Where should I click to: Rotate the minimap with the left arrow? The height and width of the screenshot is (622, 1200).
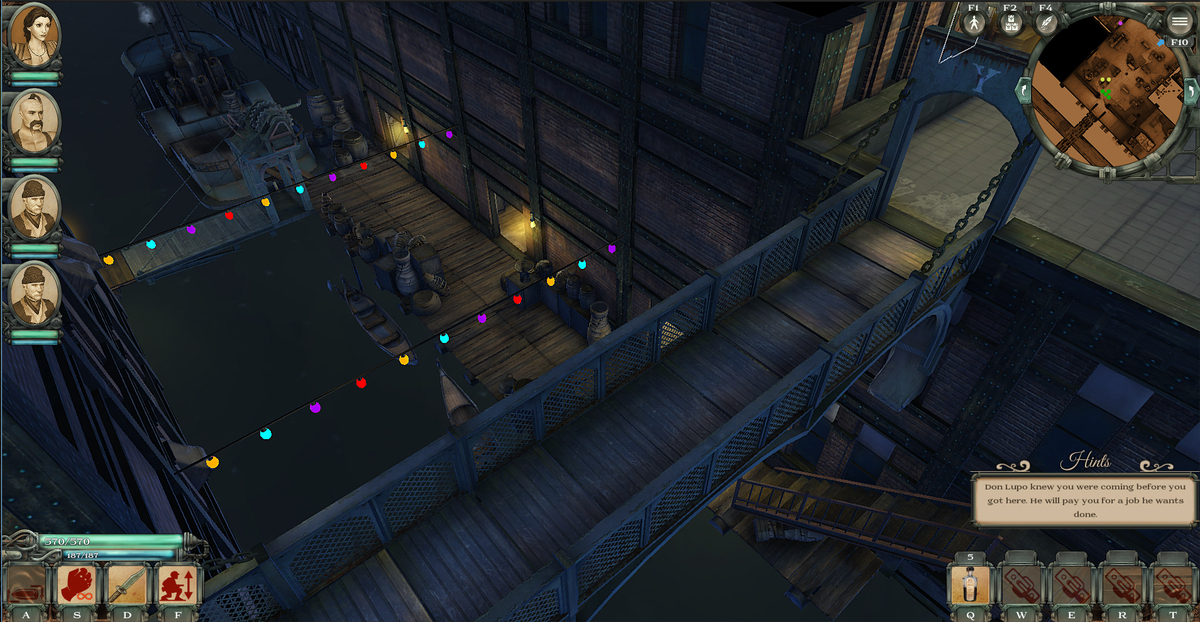[x=1023, y=91]
